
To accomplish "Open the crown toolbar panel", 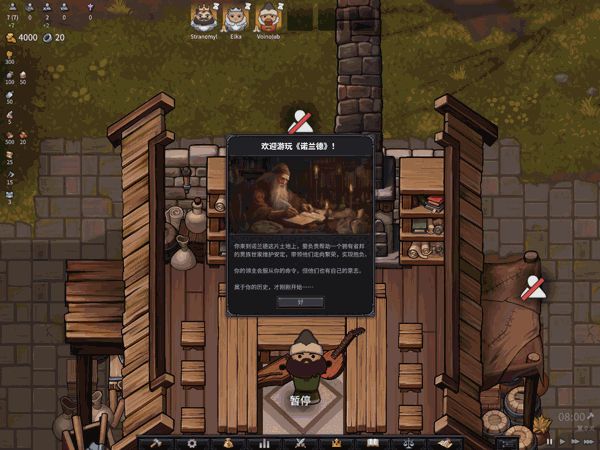I will (336, 443).
